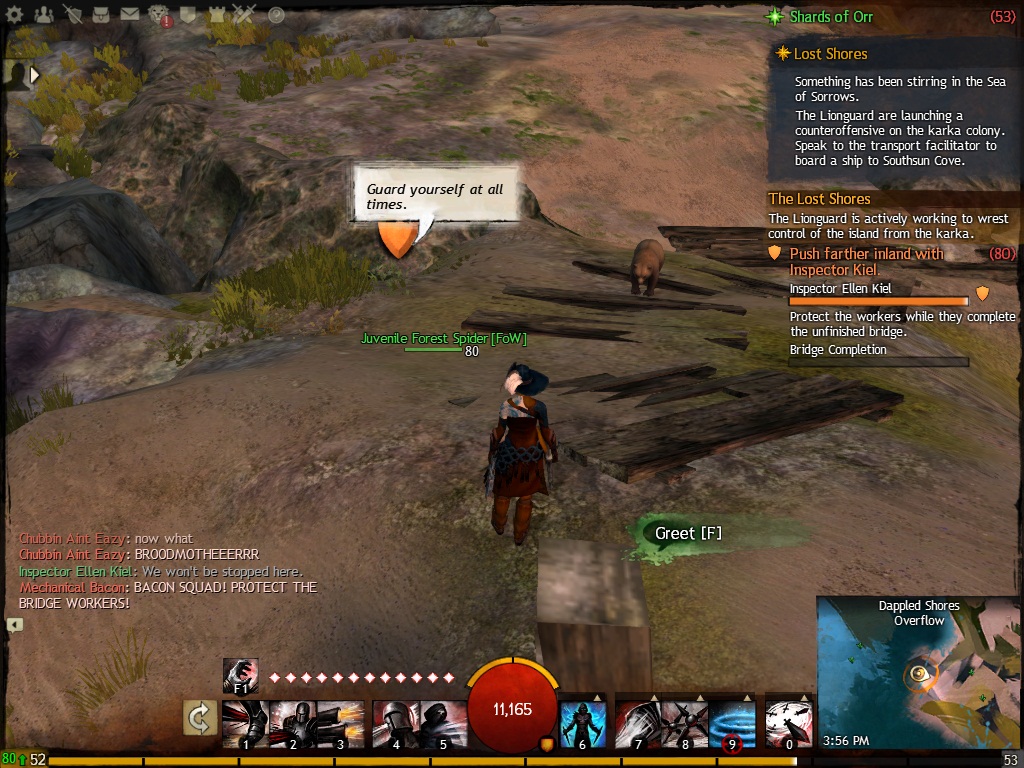The image size is (1024, 768).
Task: Expand the chat window side arrow
Action: coord(14,624)
